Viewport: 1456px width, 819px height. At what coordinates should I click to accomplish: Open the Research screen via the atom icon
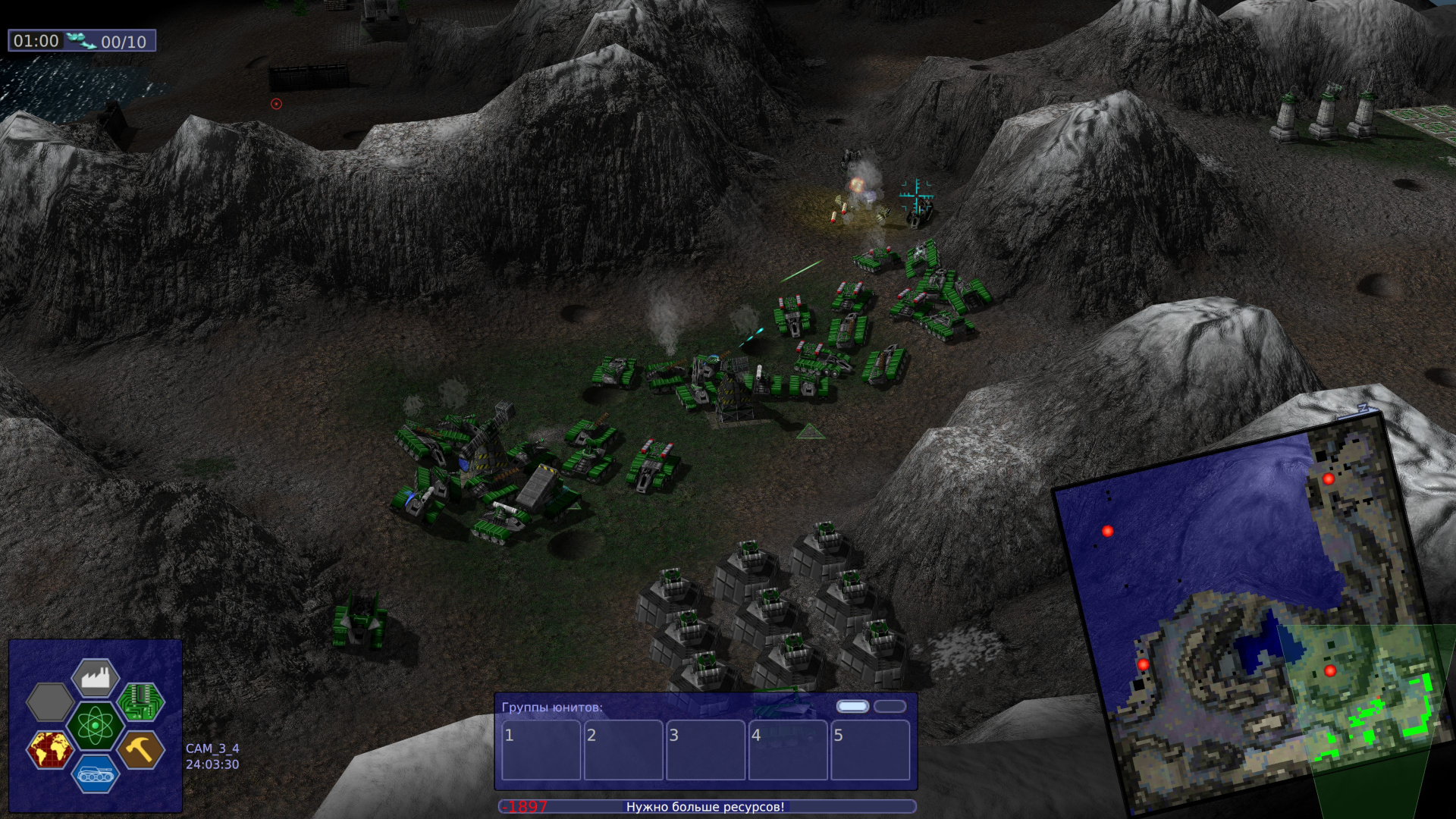click(x=95, y=724)
